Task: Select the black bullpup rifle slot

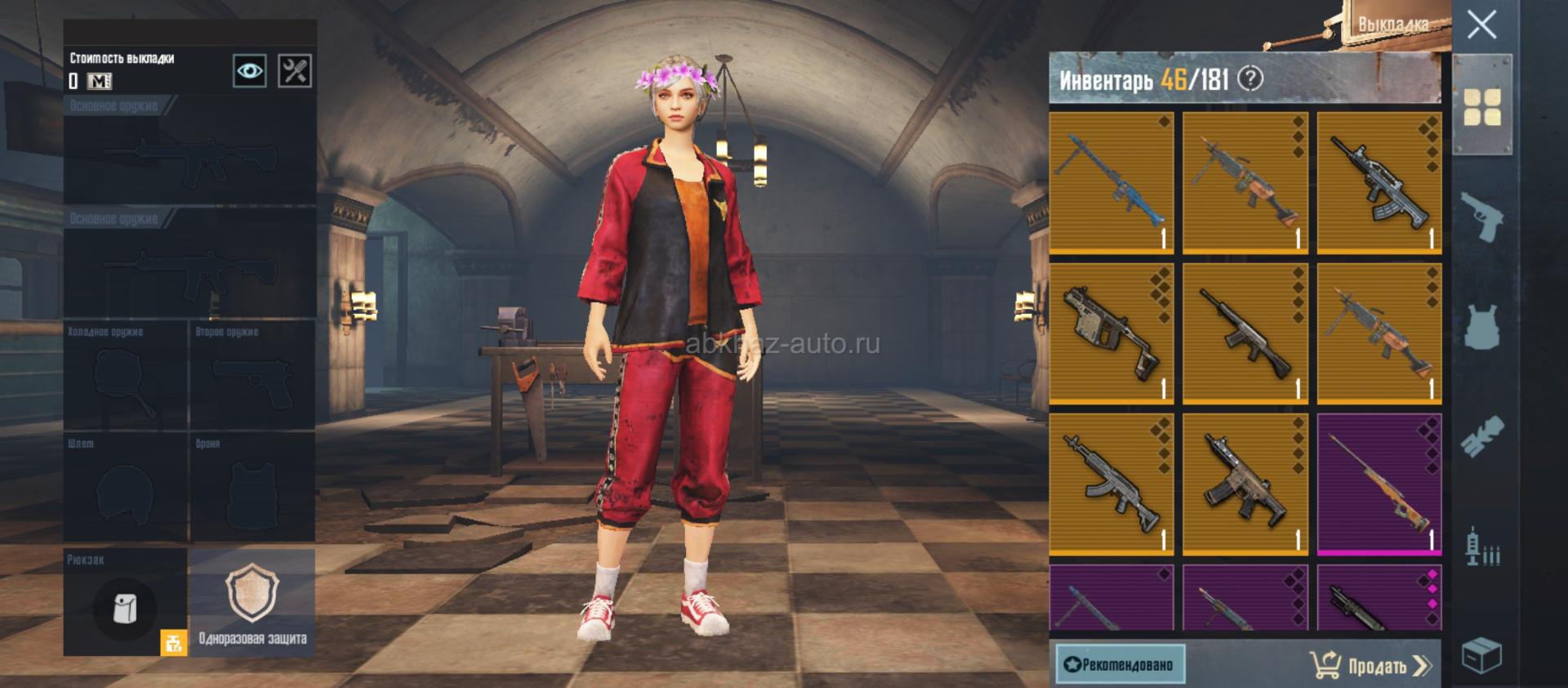Action: (x=1379, y=183)
